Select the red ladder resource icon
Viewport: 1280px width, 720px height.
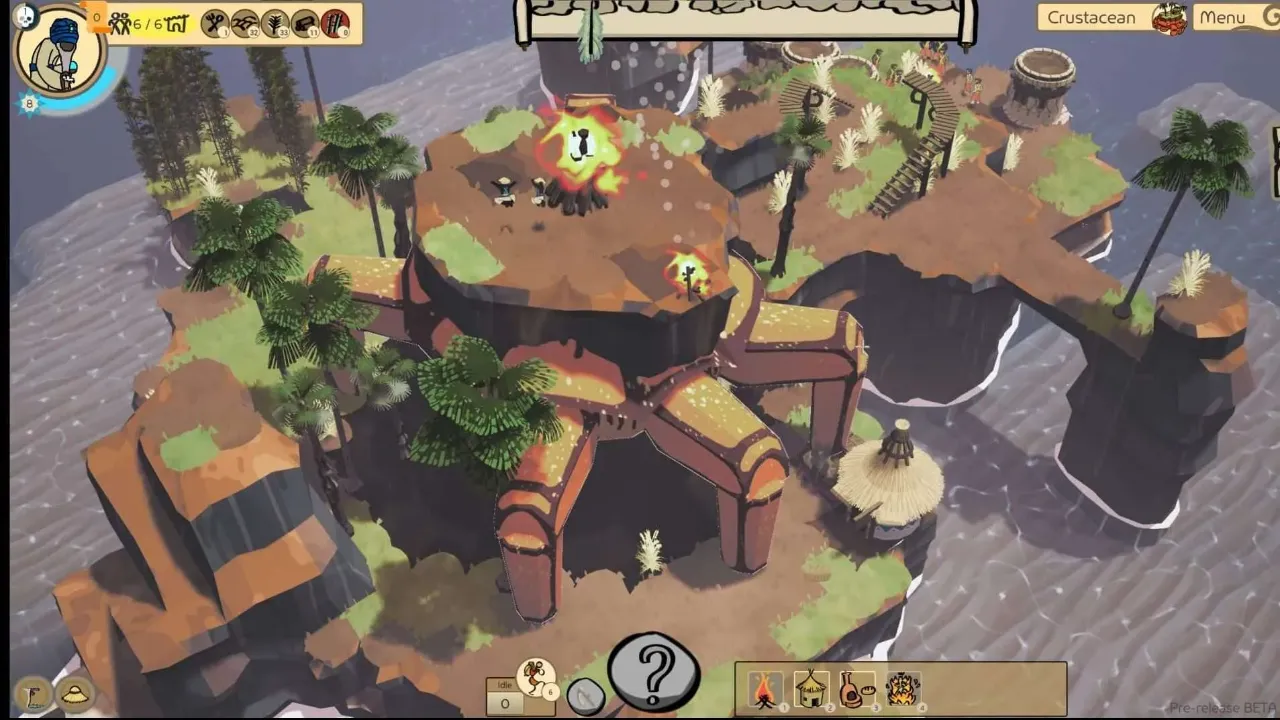335,22
